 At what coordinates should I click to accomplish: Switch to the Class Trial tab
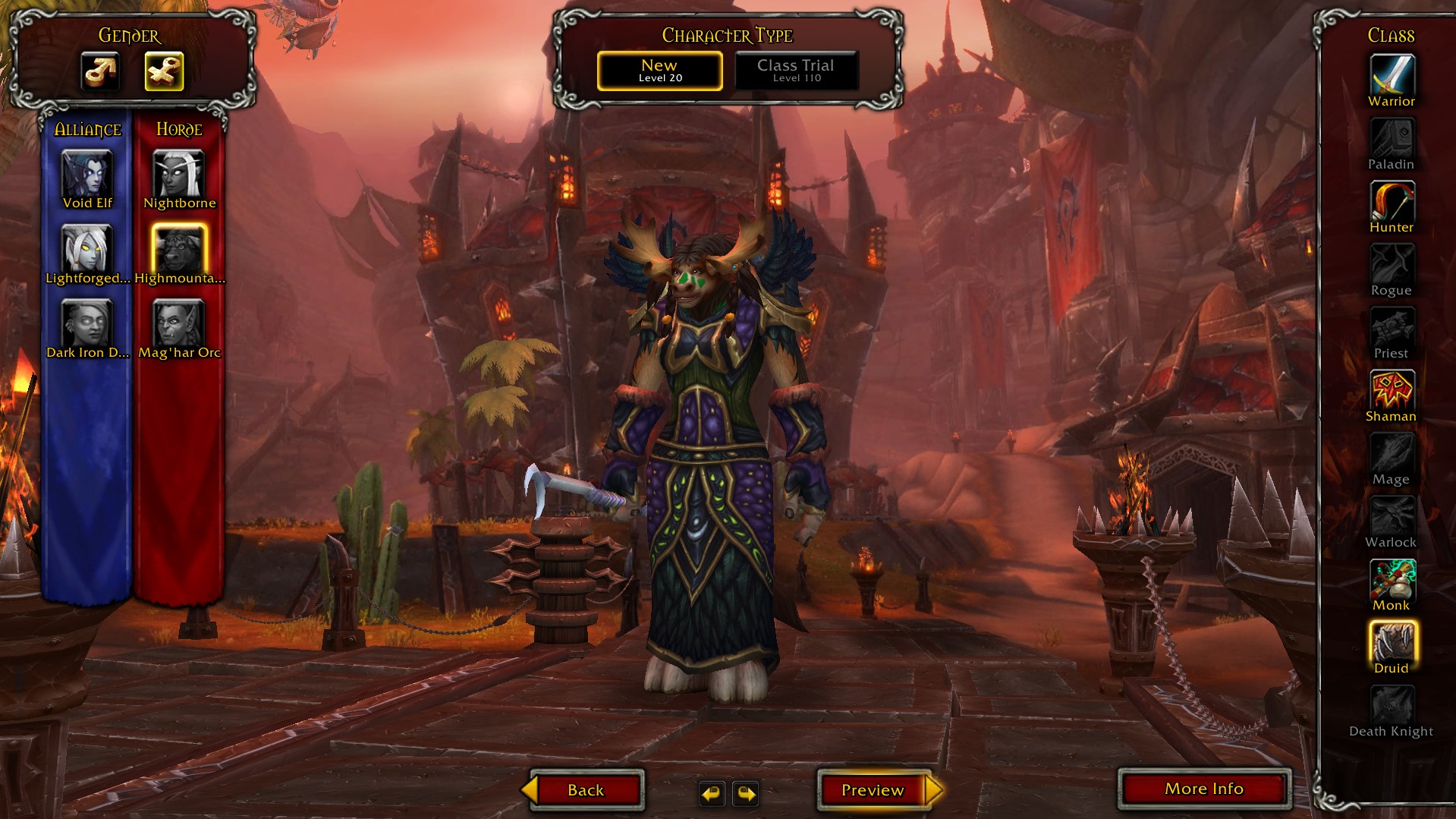point(796,70)
